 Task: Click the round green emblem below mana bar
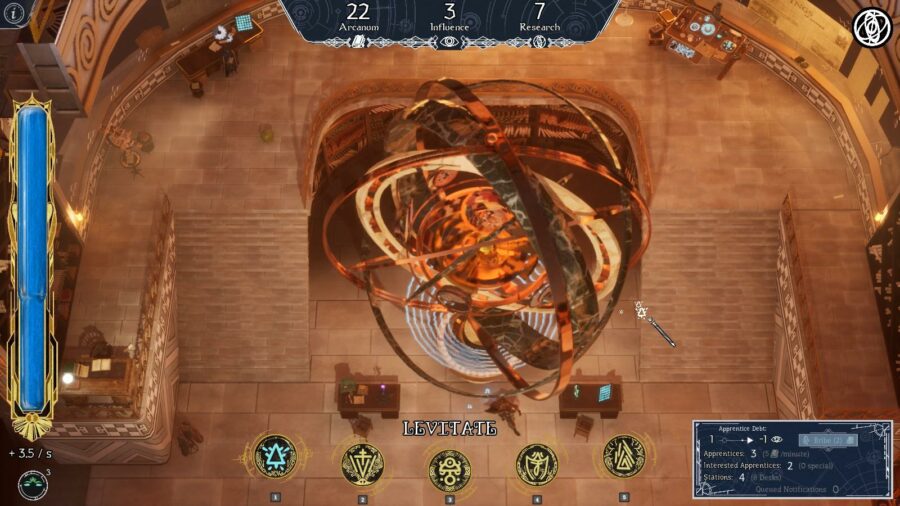tap(32, 483)
